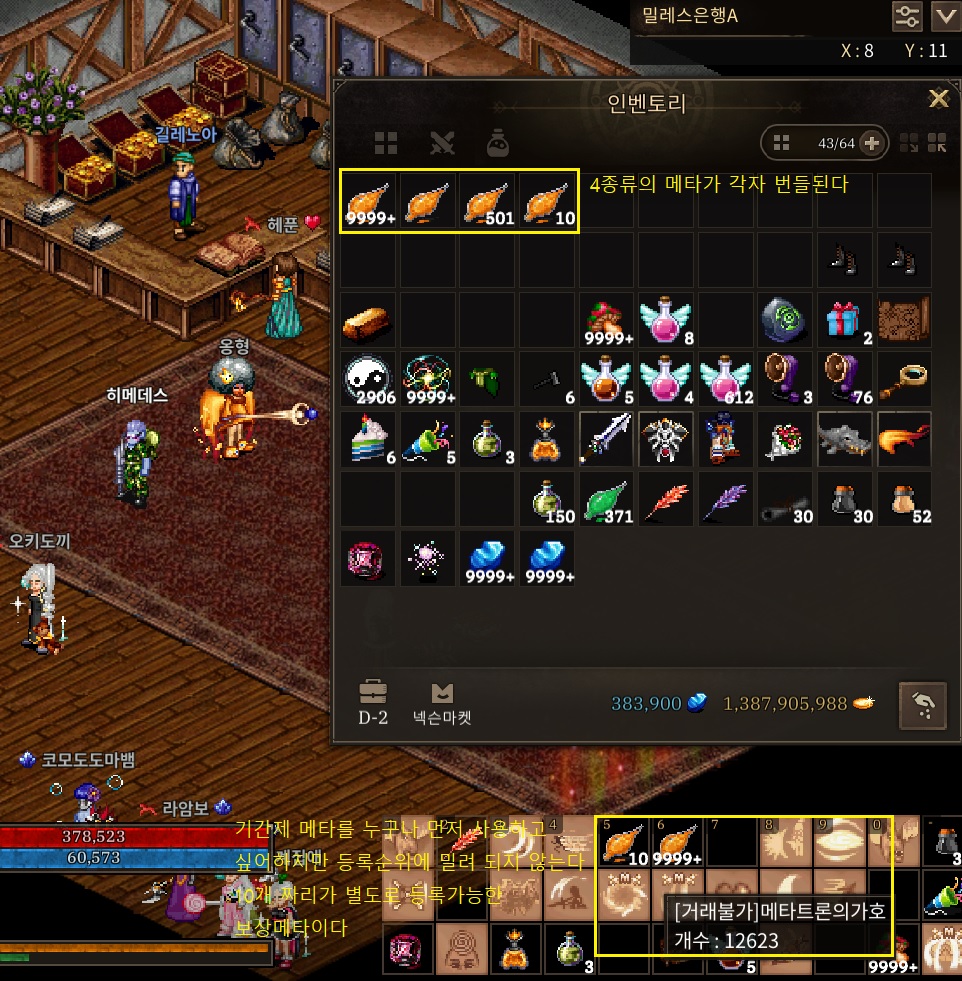Switch to the potion consumables tab
The height and width of the screenshot is (981, 962).
(x=499, y=143)
